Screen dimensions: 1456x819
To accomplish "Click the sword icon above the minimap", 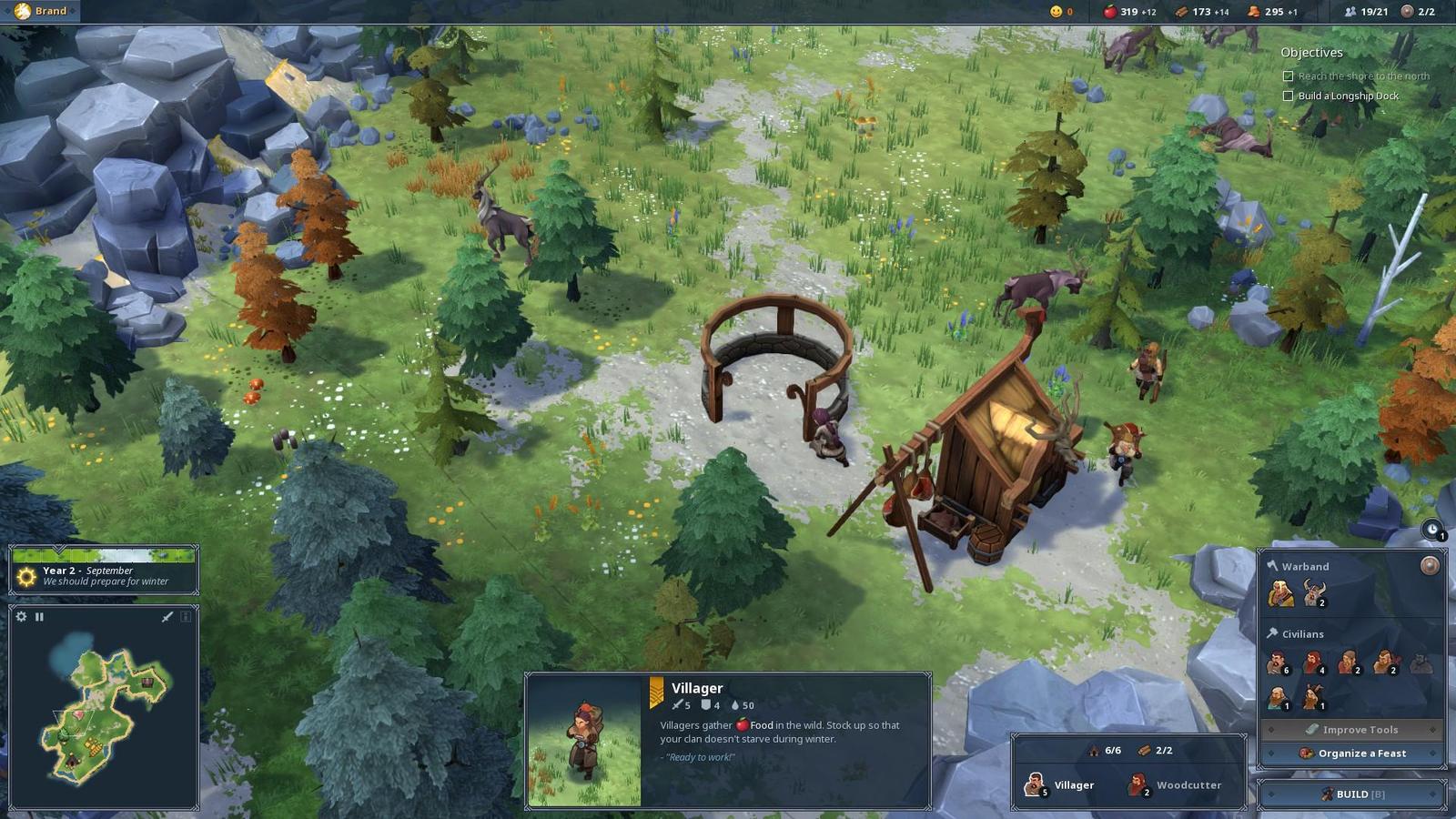I will pos(167,617).
